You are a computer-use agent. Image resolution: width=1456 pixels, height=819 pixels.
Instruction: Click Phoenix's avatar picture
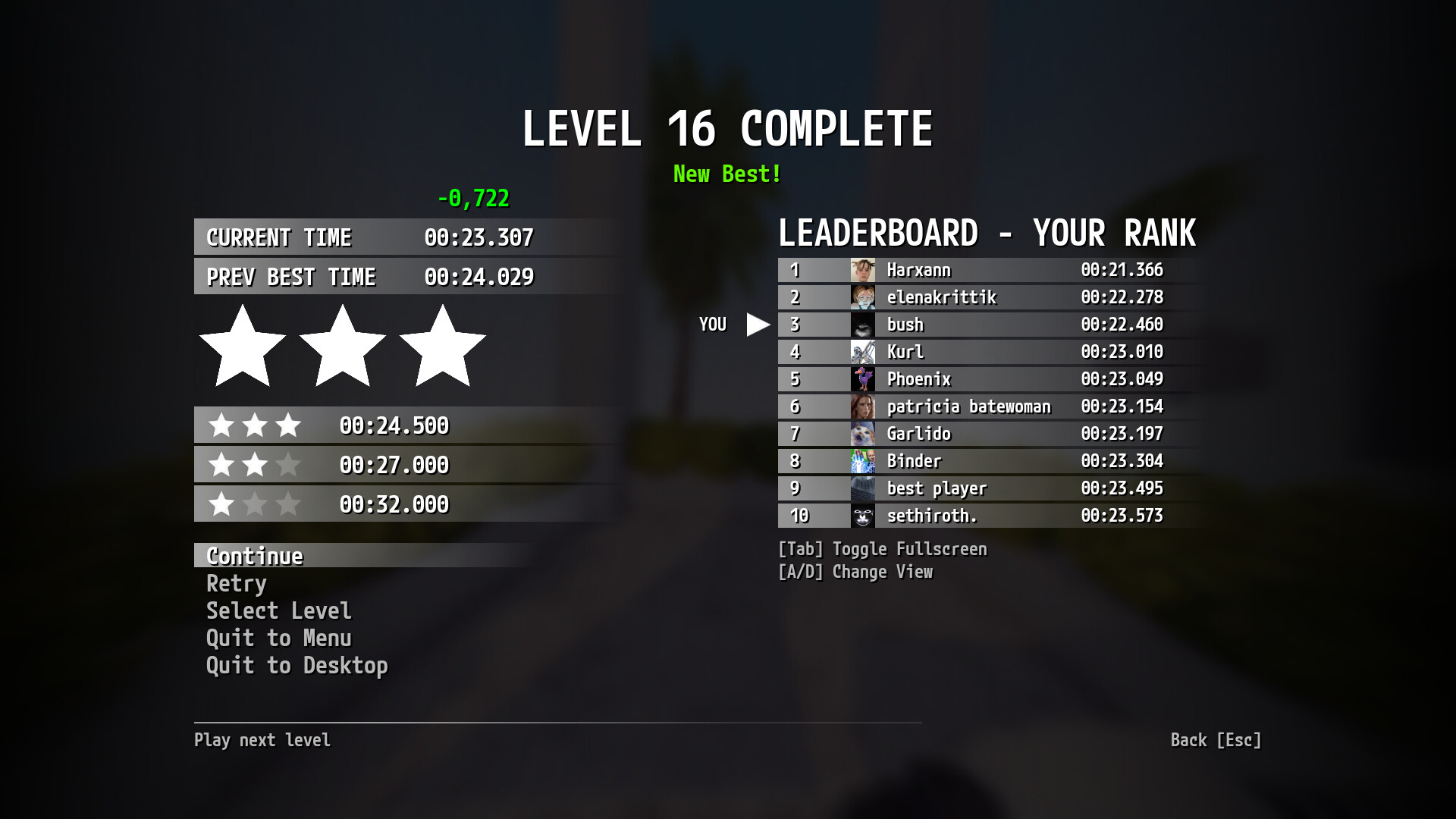click(864, 379)
